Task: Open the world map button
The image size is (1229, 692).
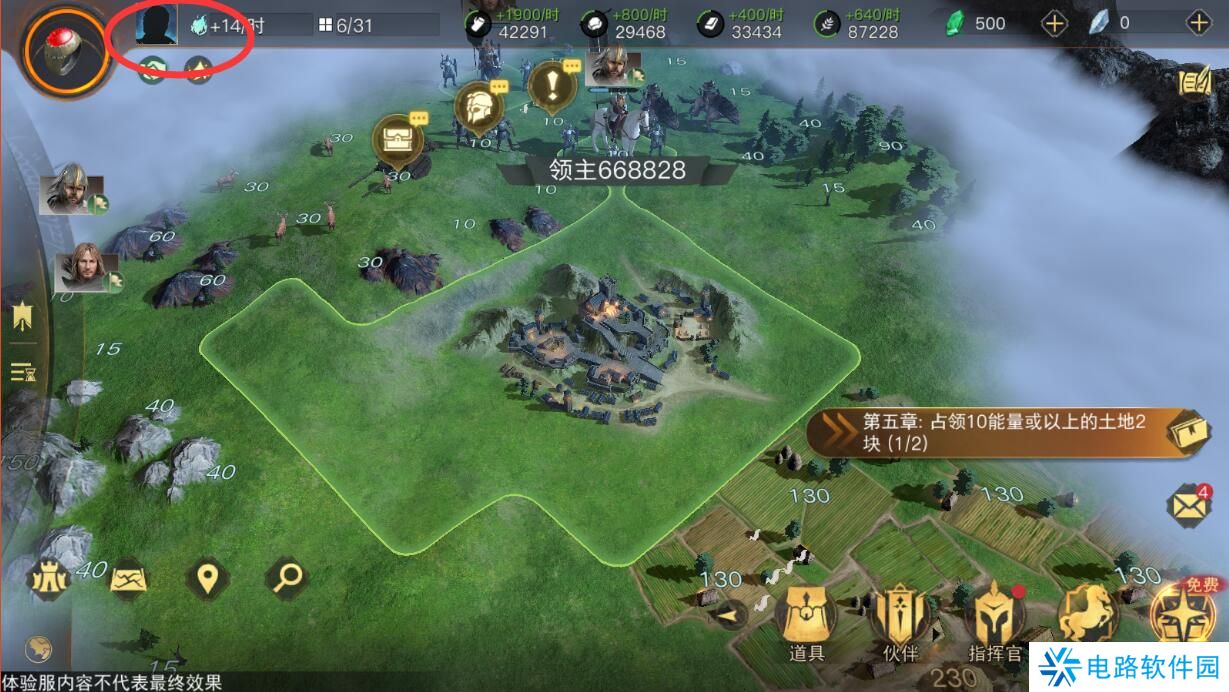Action: pyautogui.click(x=129, y=578)
